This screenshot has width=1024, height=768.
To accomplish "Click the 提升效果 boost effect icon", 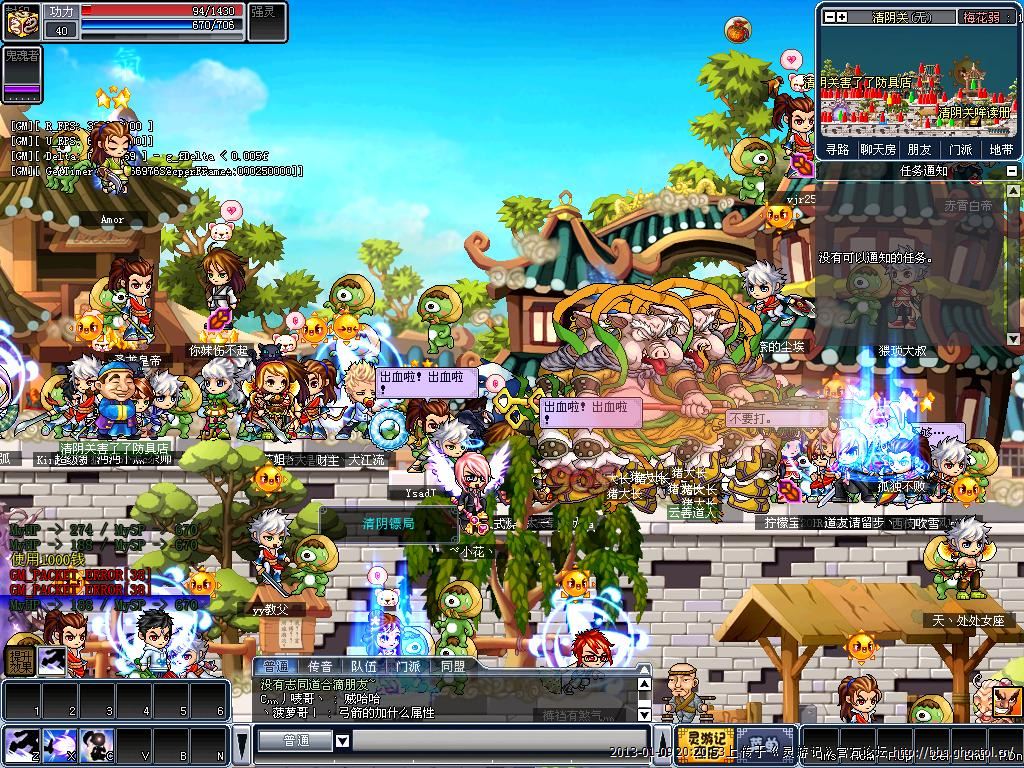I will point(20,659).
